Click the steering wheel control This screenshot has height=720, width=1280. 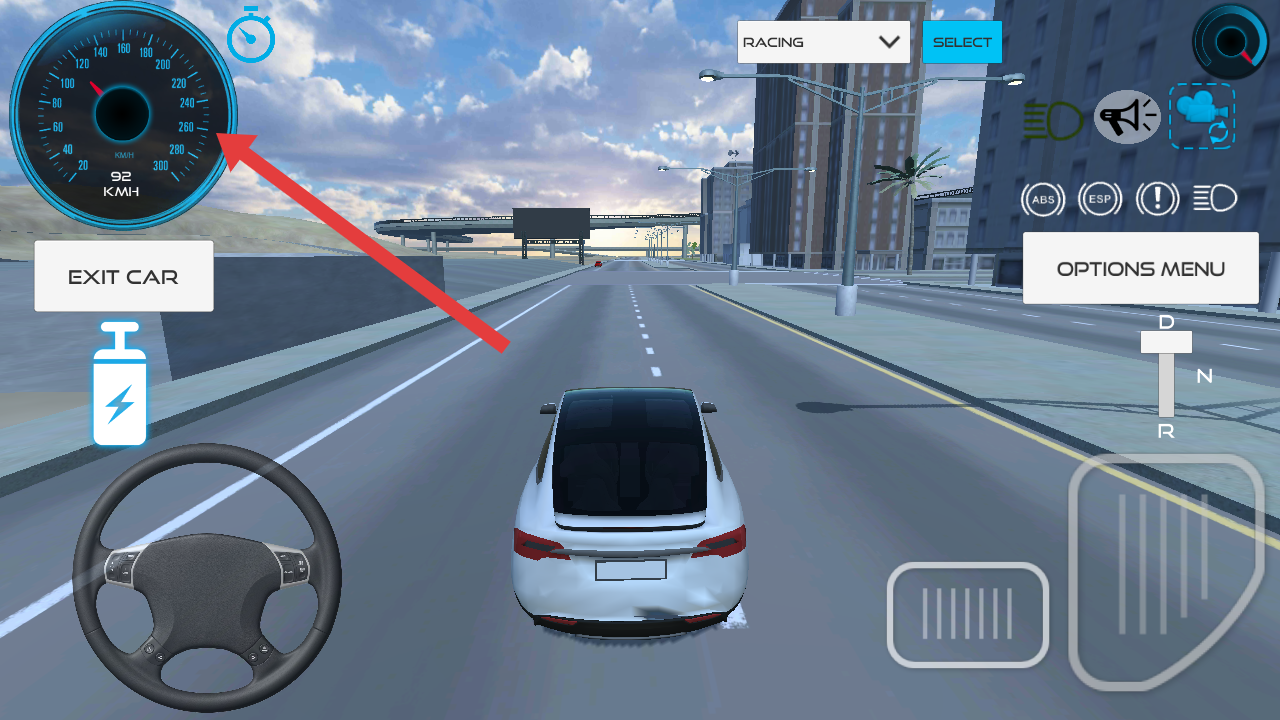207,577
